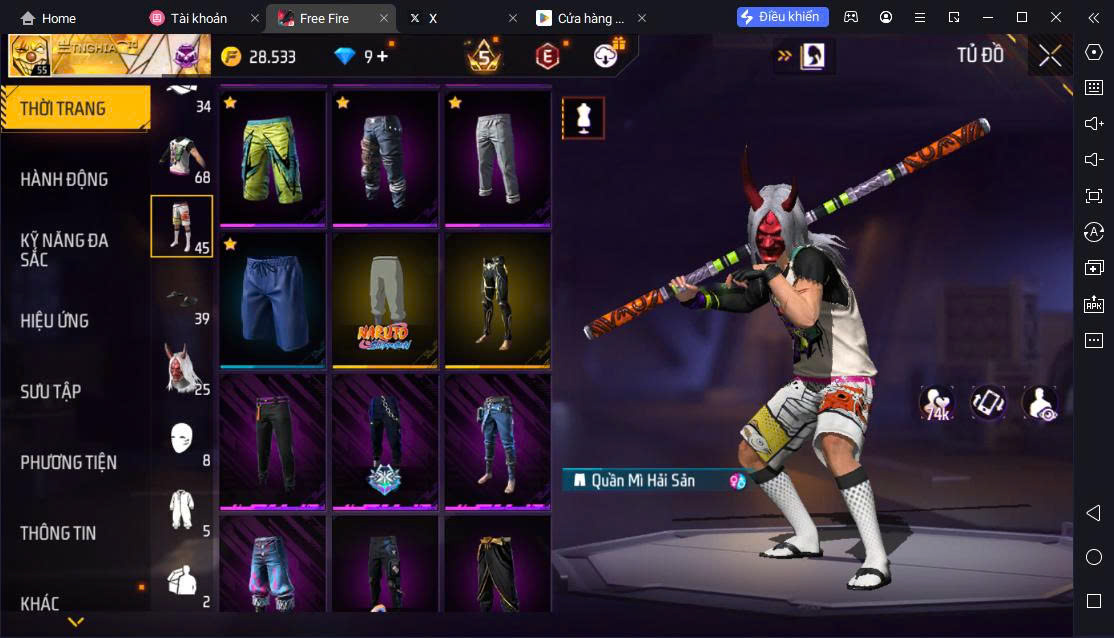The image size is (1114, 638).
Task: Select the HIỆU ỨNG menu entry
Action: [55, 321]
